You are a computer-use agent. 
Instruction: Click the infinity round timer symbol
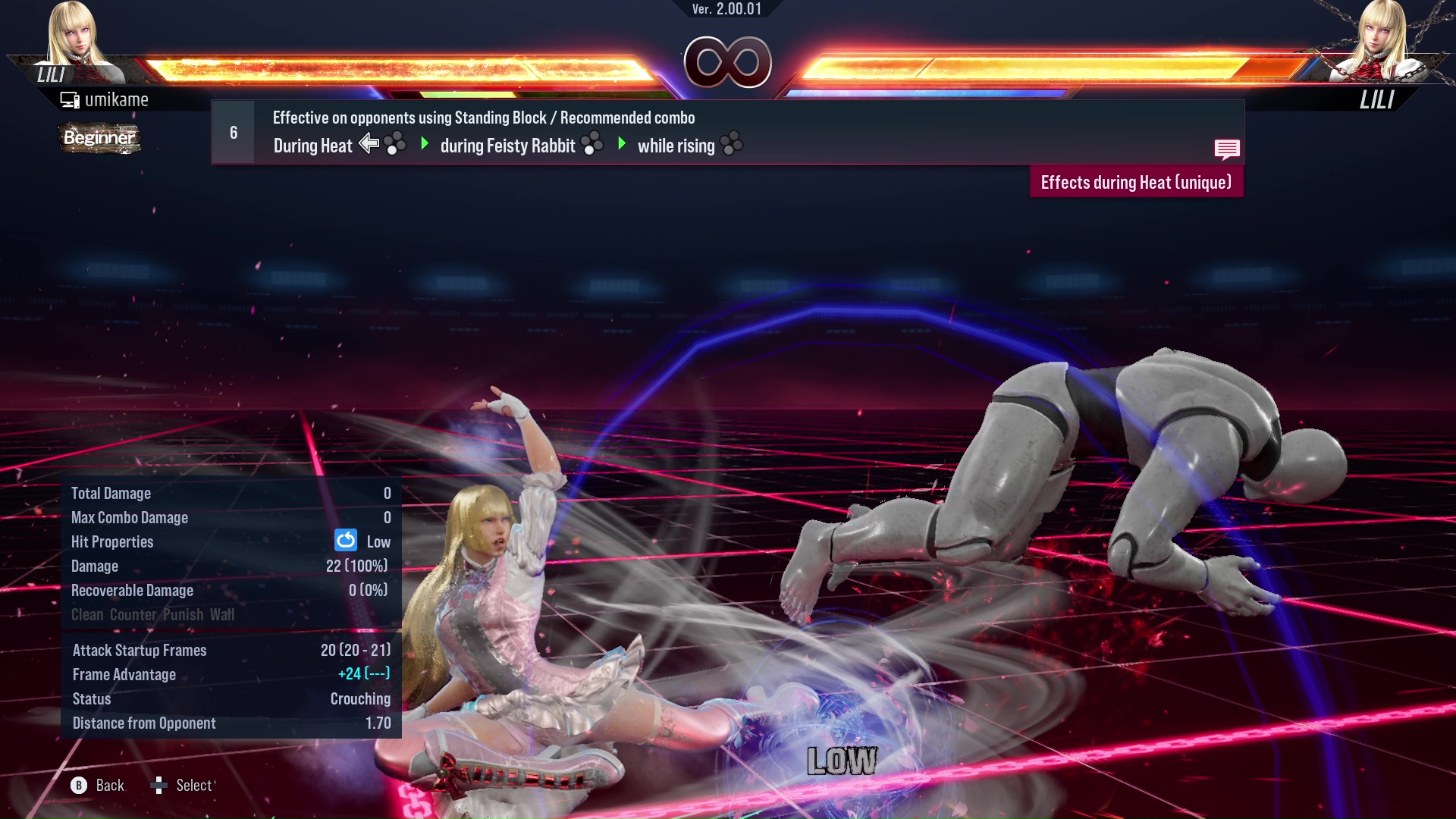pyautogui.click(x=726, y=62)
